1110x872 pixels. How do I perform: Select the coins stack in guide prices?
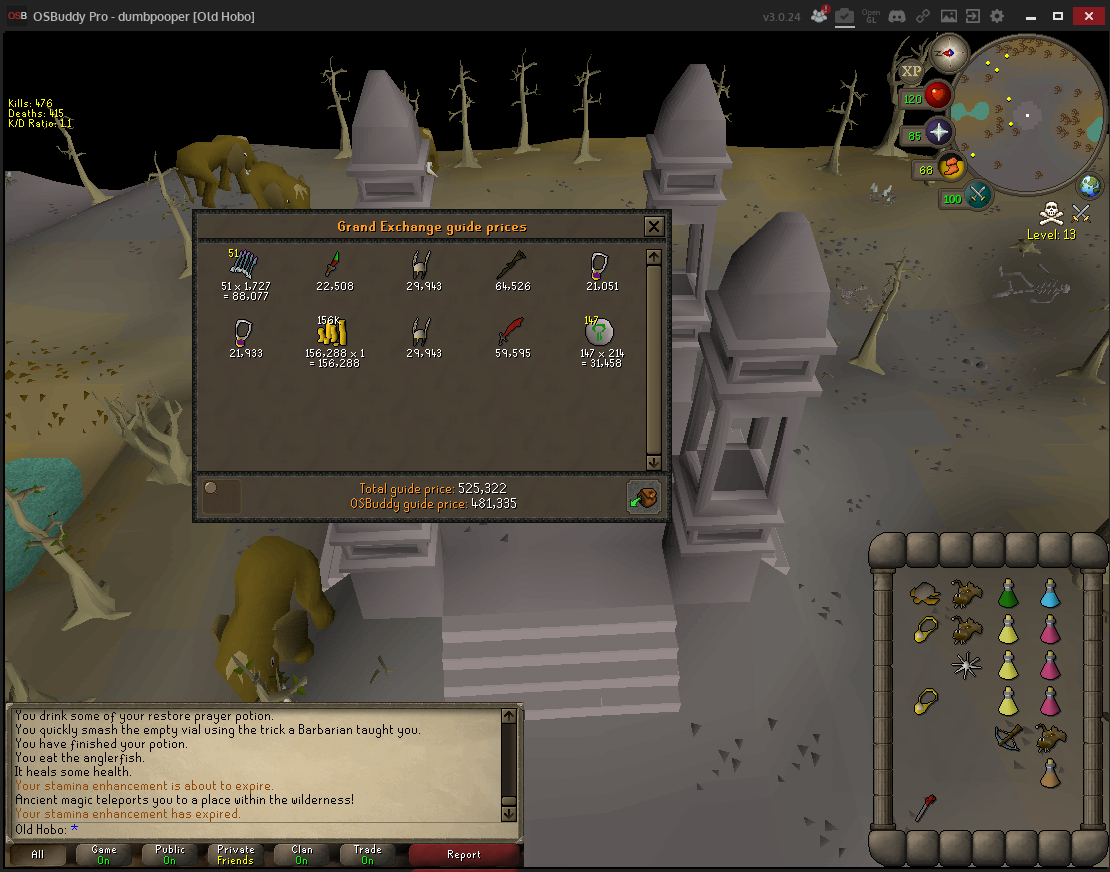(330, 333)
